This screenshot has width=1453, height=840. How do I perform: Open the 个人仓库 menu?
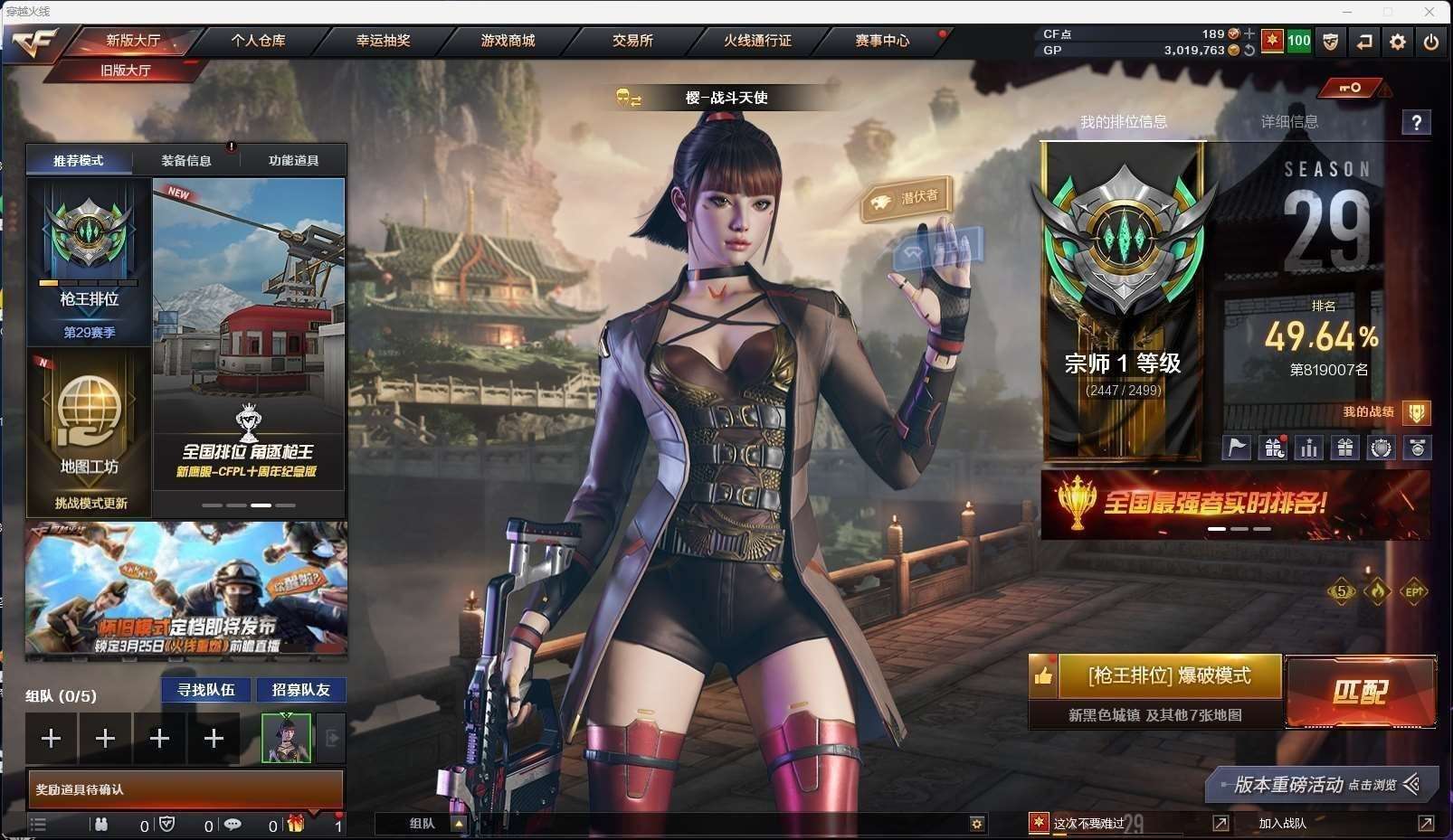(x=258, y=41)
